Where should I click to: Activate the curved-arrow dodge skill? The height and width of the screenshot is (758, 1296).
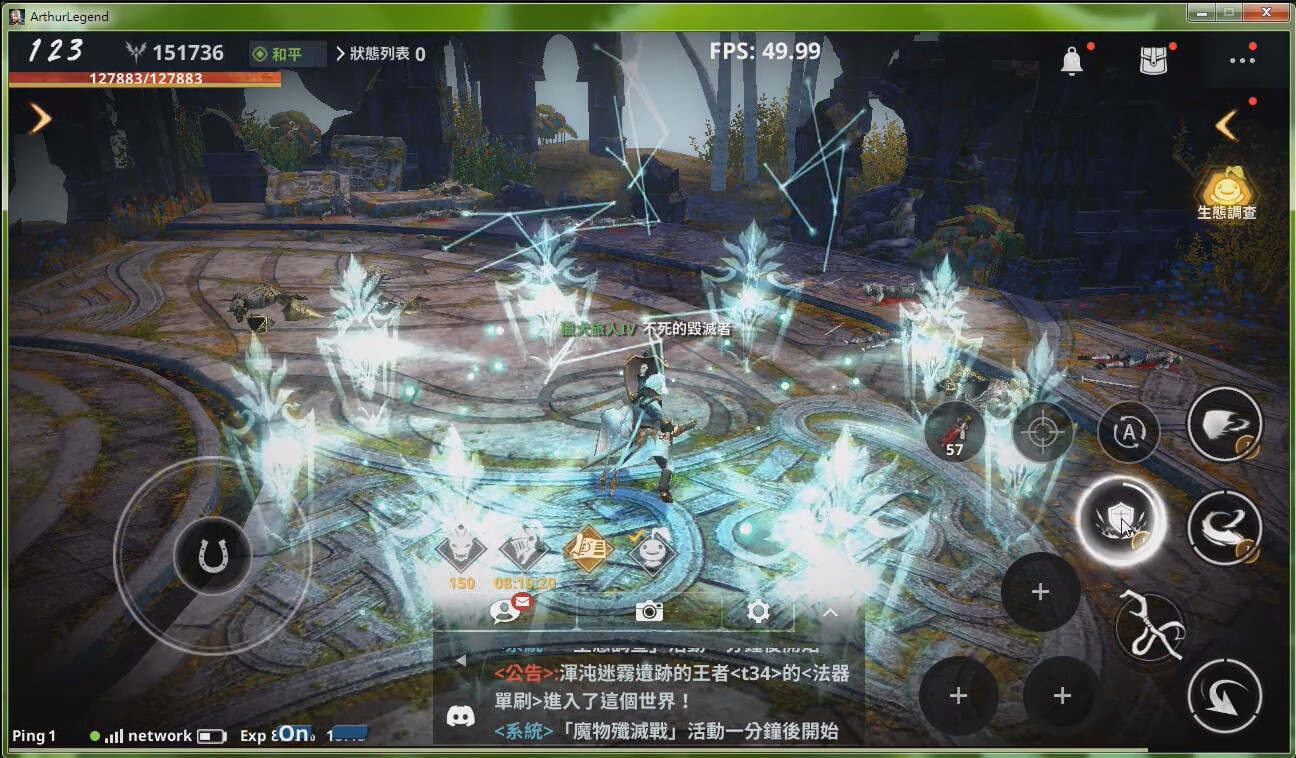pos(1224,696)
